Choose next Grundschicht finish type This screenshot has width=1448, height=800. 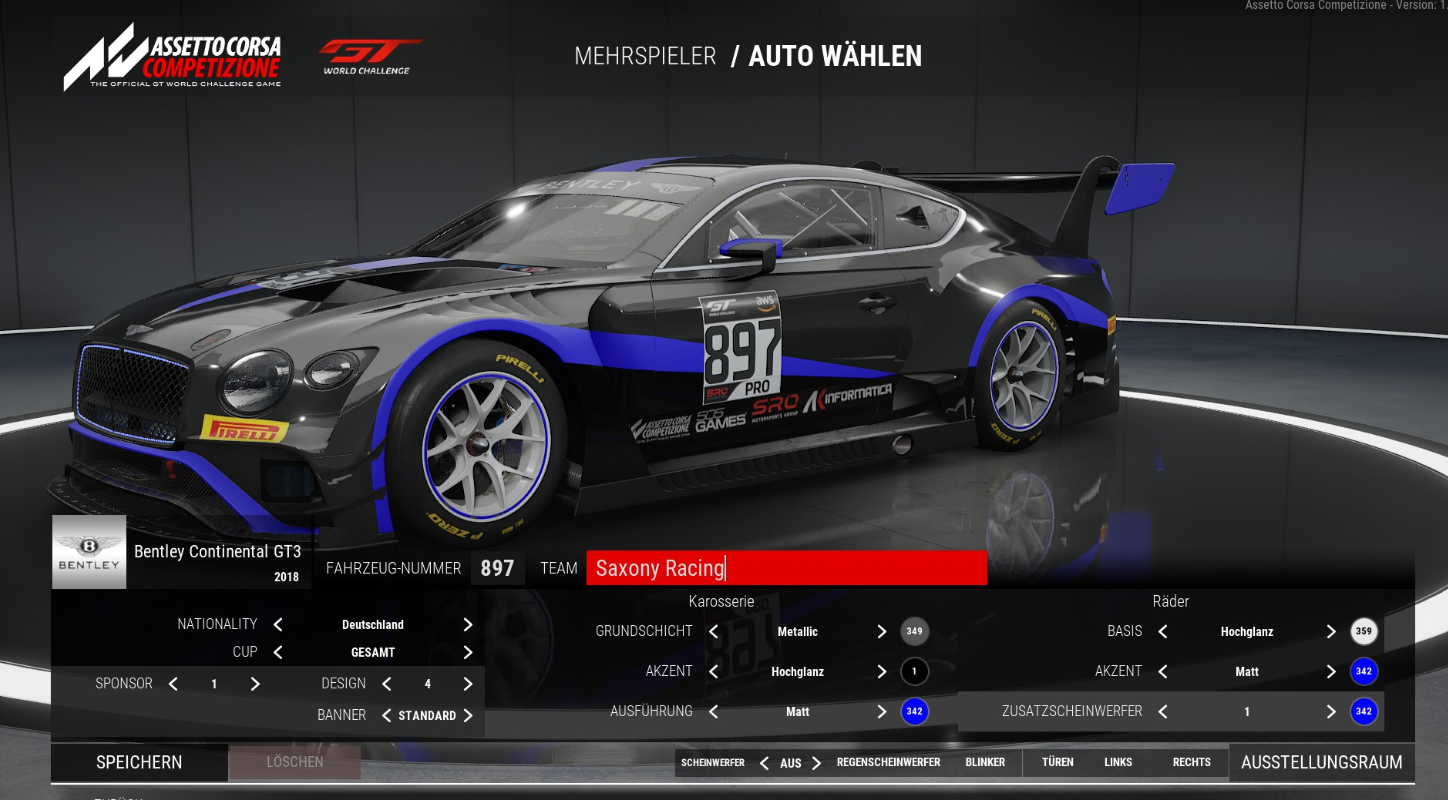pyautogui.click(x=881, y=632)
